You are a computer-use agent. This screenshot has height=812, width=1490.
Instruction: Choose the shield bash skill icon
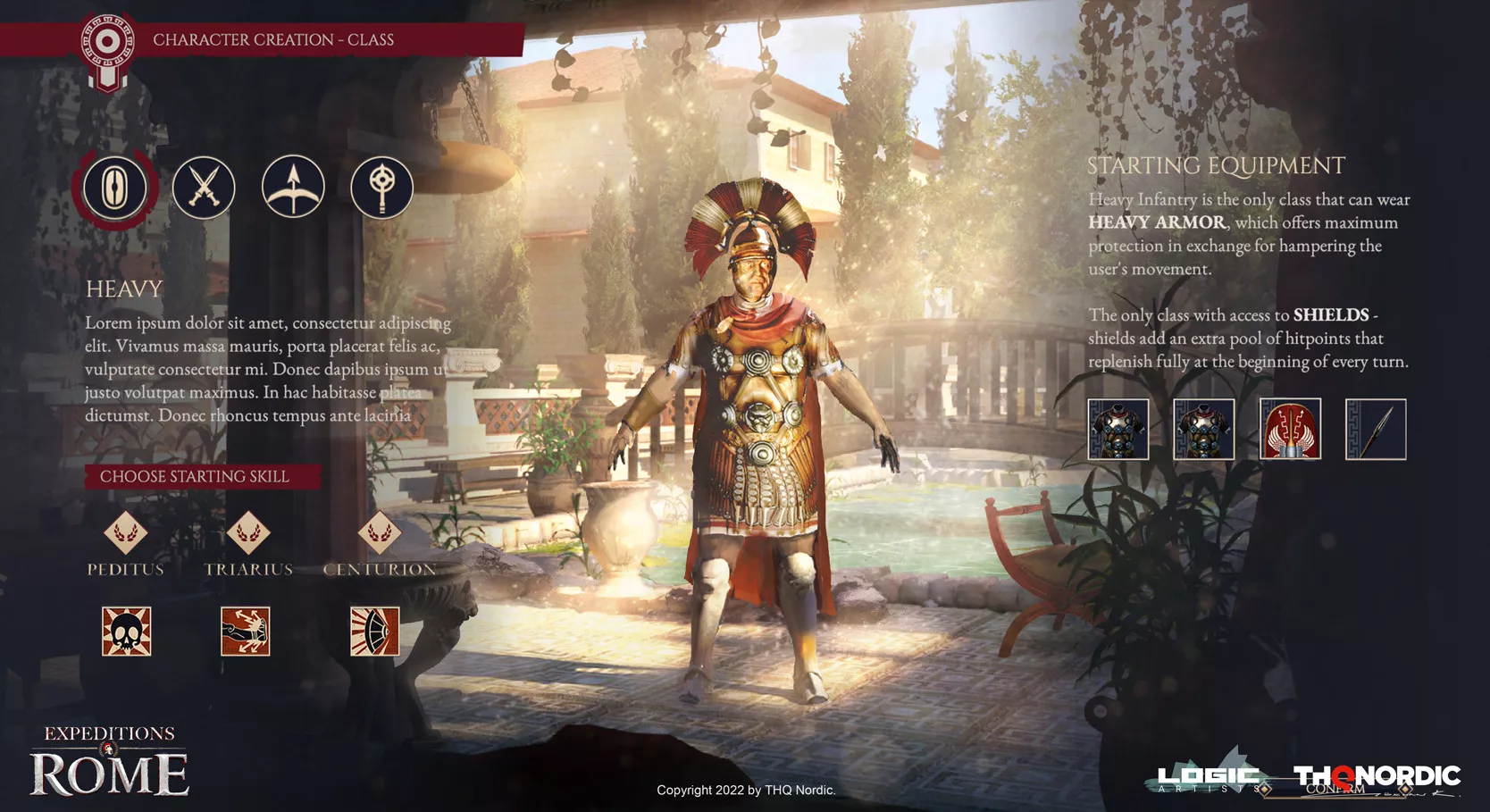pyautogui.click(x=375, y=632)
